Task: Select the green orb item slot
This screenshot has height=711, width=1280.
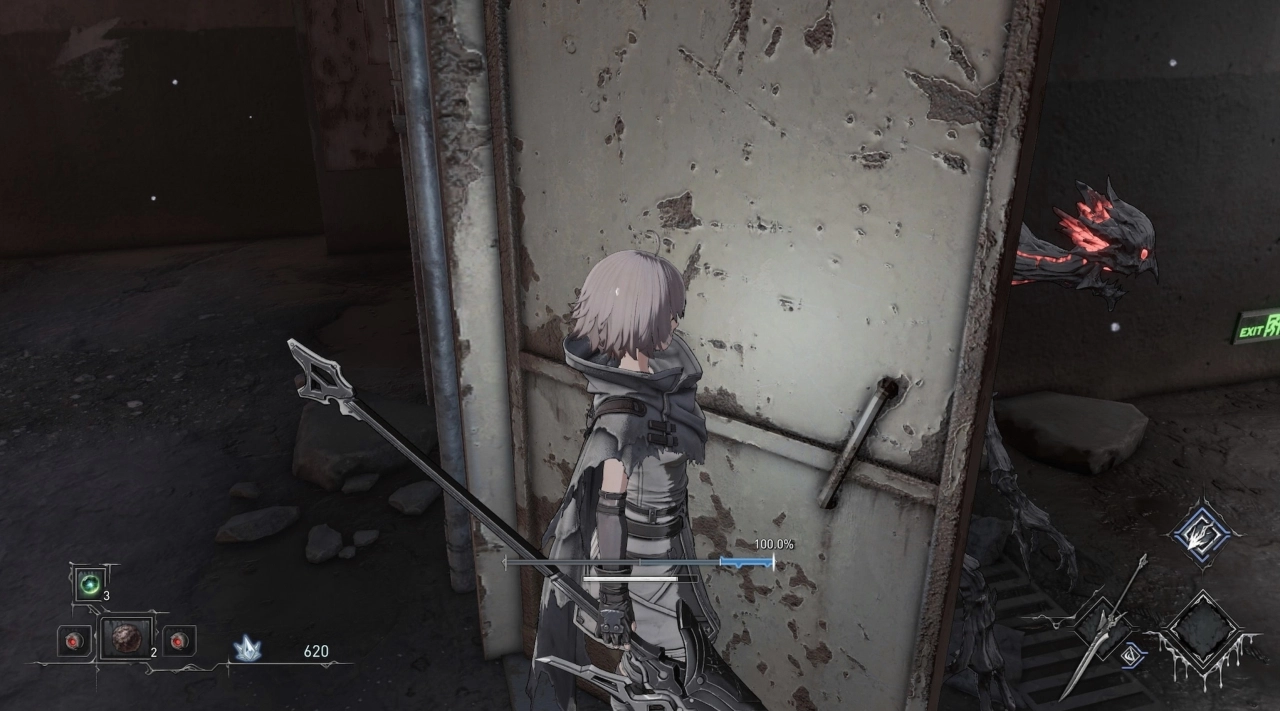Action: coord(89,584)
